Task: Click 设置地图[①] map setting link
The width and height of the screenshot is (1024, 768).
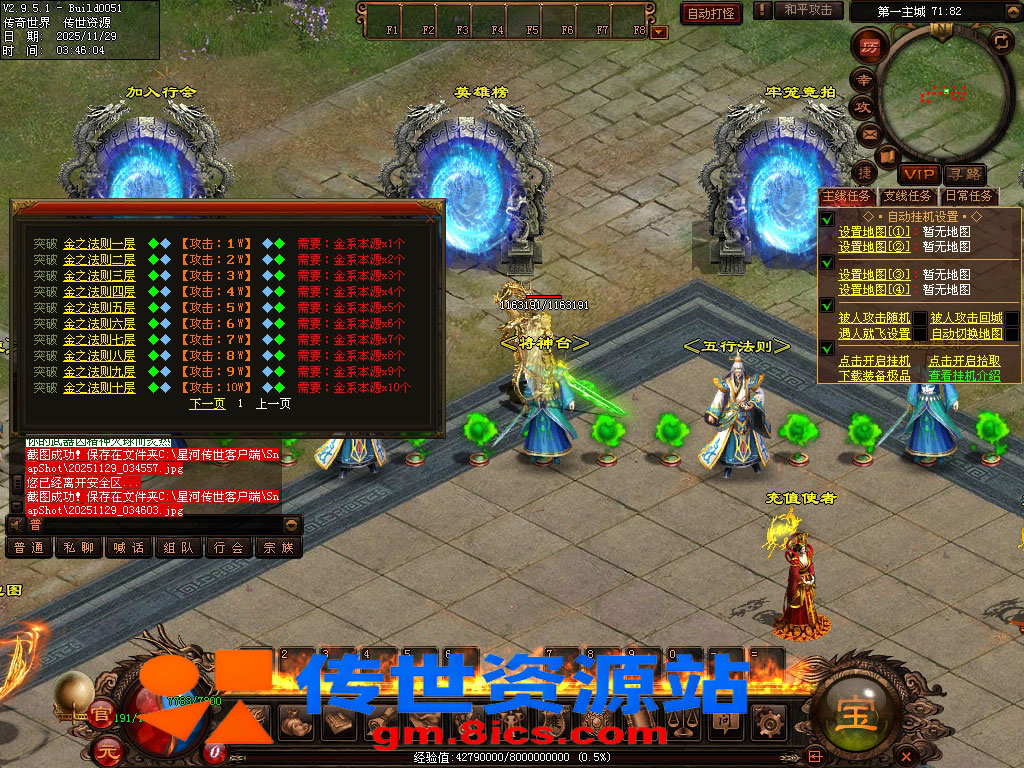Action: pyautogui.click(x=874, y=232)
